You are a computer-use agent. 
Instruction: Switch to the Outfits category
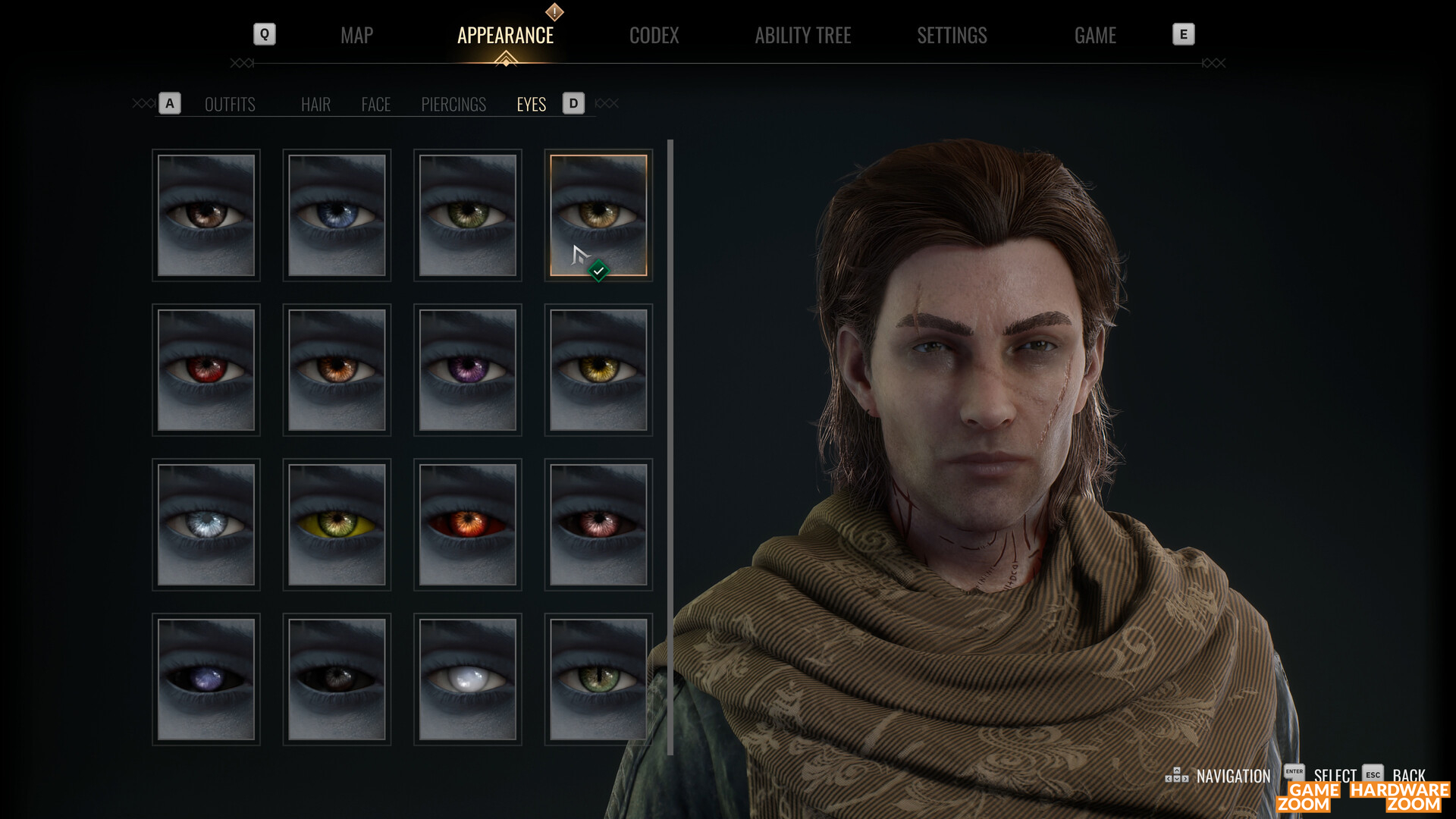(x=230, y=105)
